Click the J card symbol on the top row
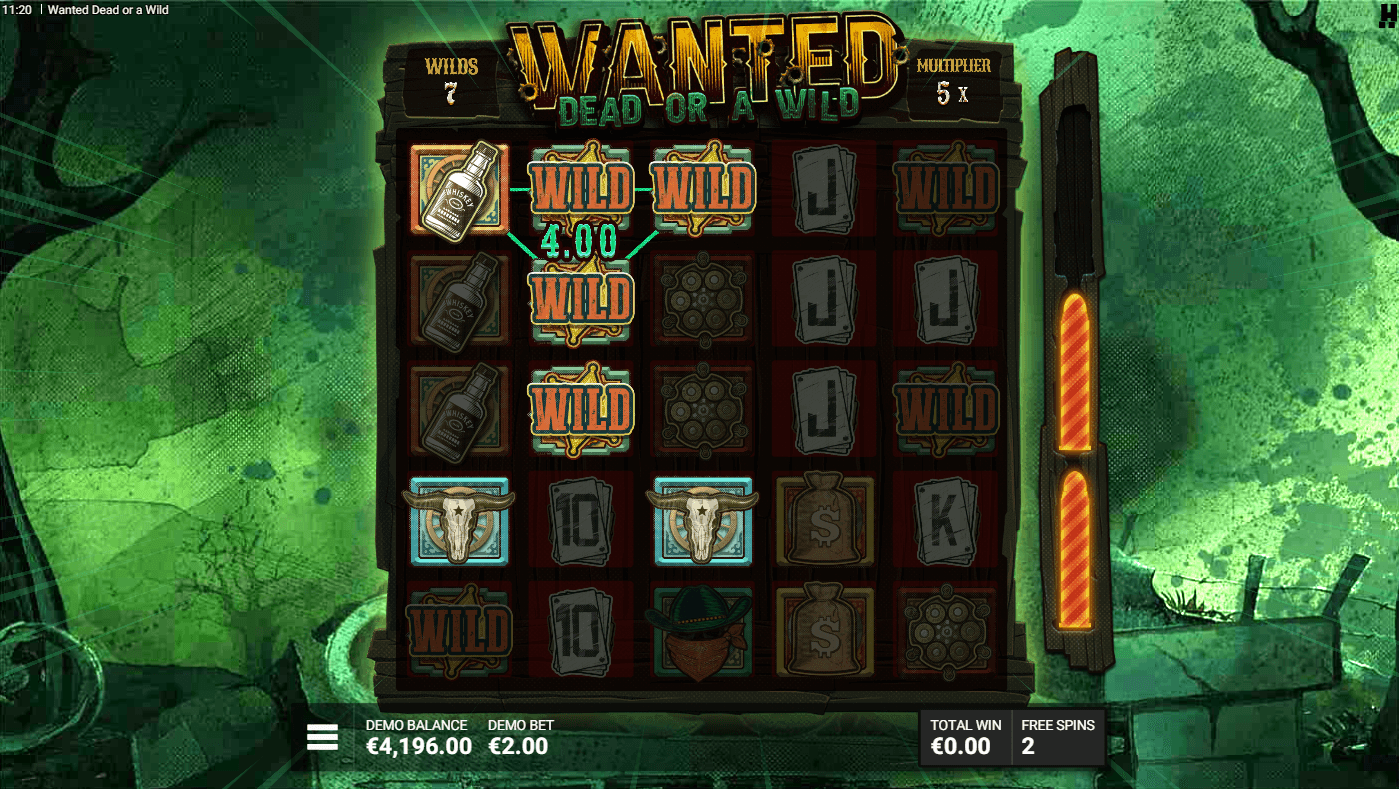The width and height of the screenshot is (1399, 789). [825, 190]
